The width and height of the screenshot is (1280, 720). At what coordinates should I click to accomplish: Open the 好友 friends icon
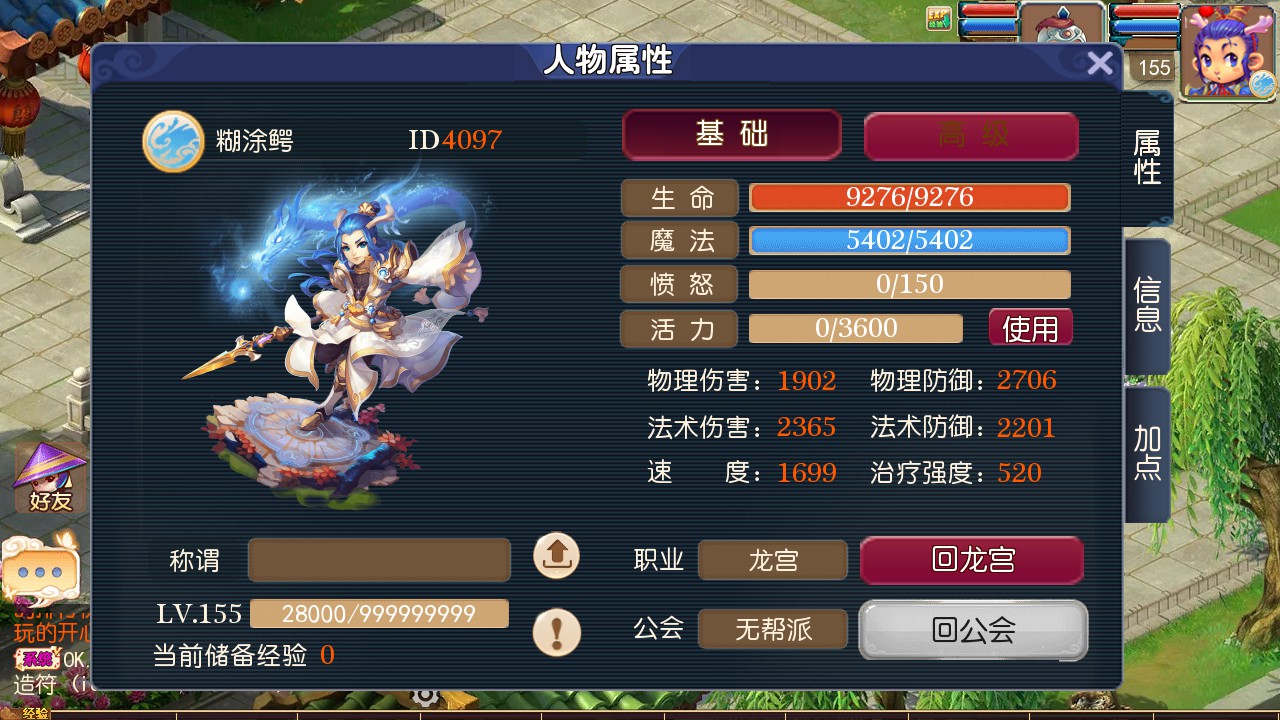[x=50, y=478]
